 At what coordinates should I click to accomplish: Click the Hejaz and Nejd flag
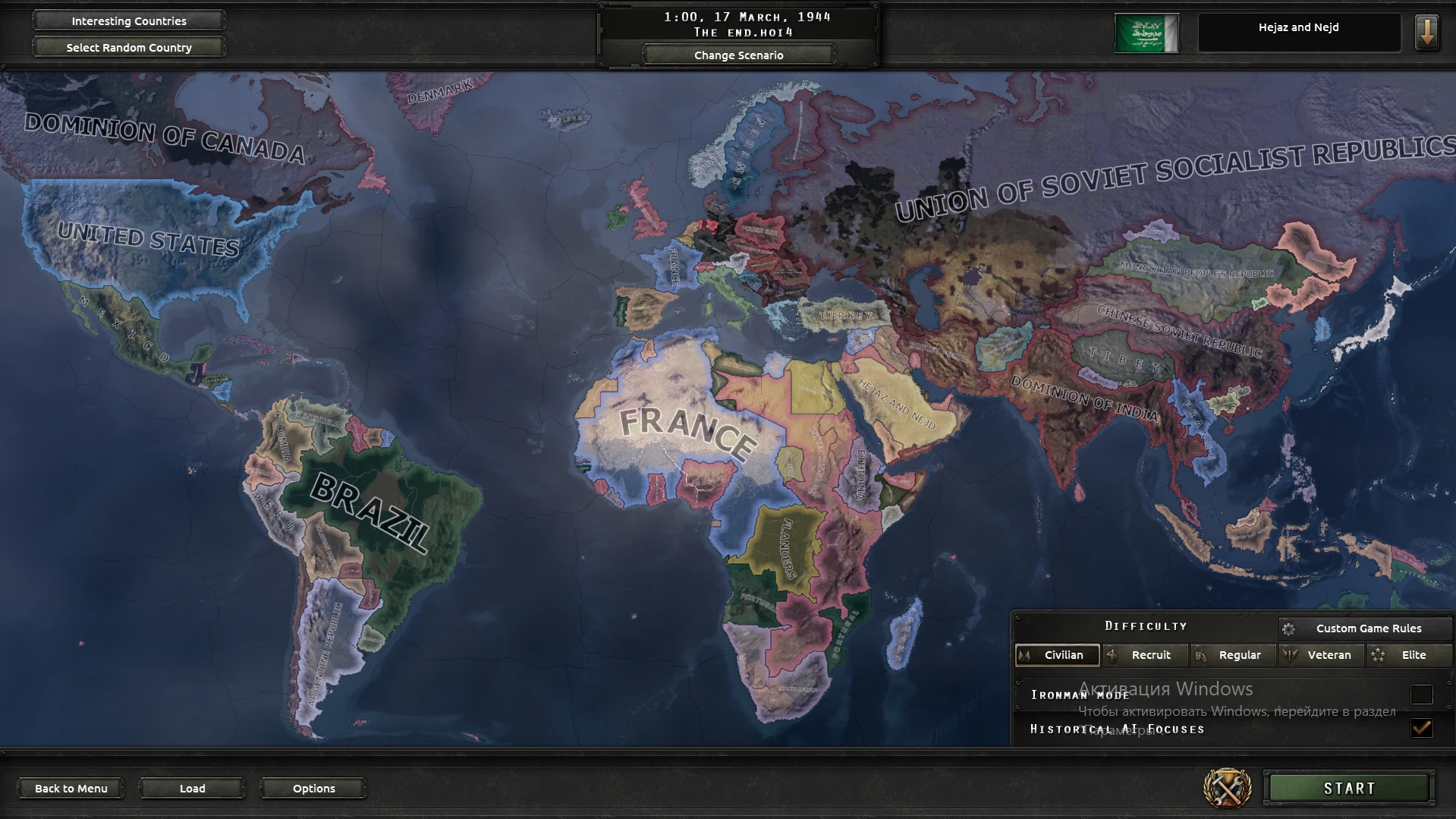pos(1147,31)
